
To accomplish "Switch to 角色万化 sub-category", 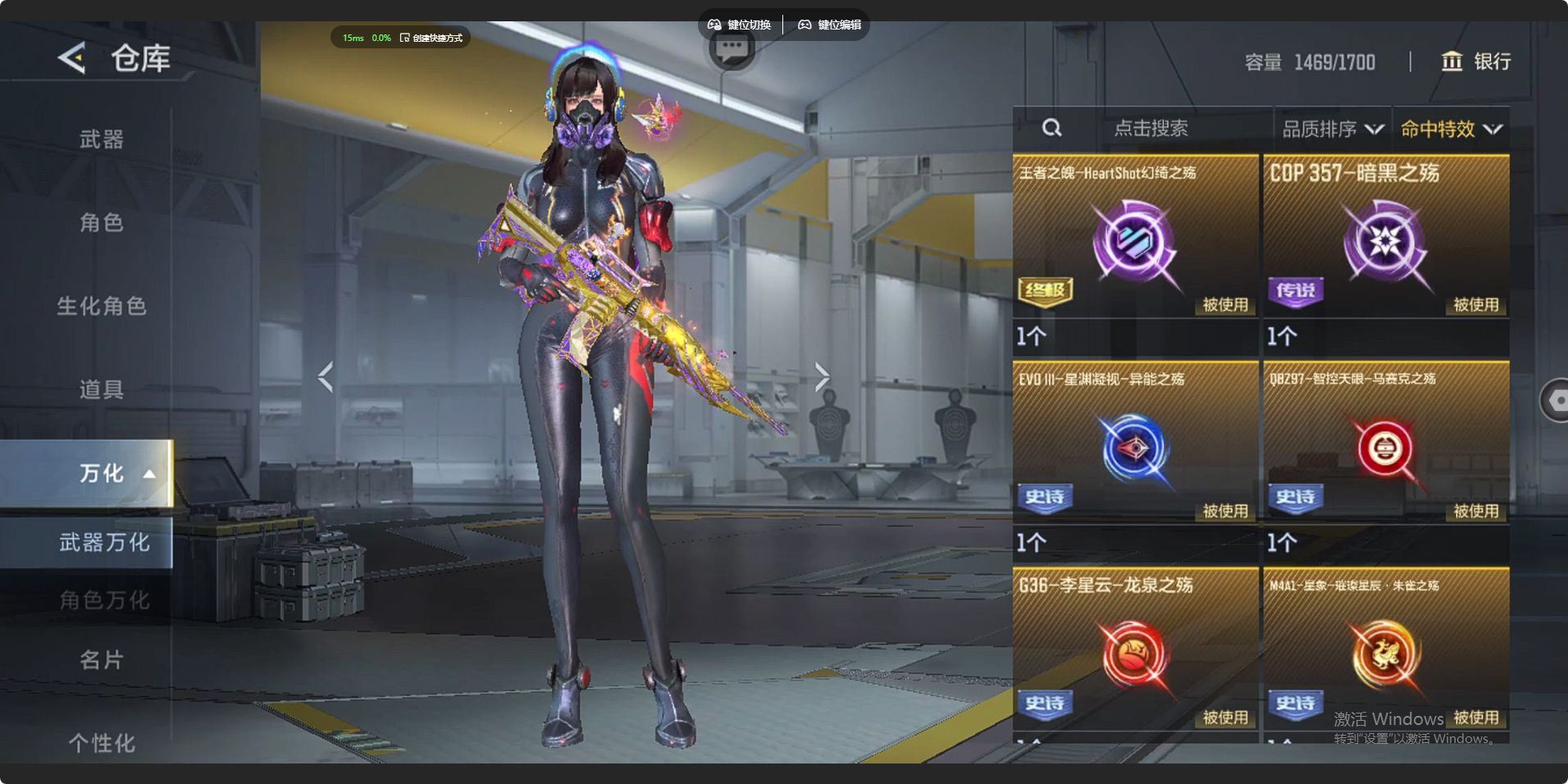I will 103,600.
